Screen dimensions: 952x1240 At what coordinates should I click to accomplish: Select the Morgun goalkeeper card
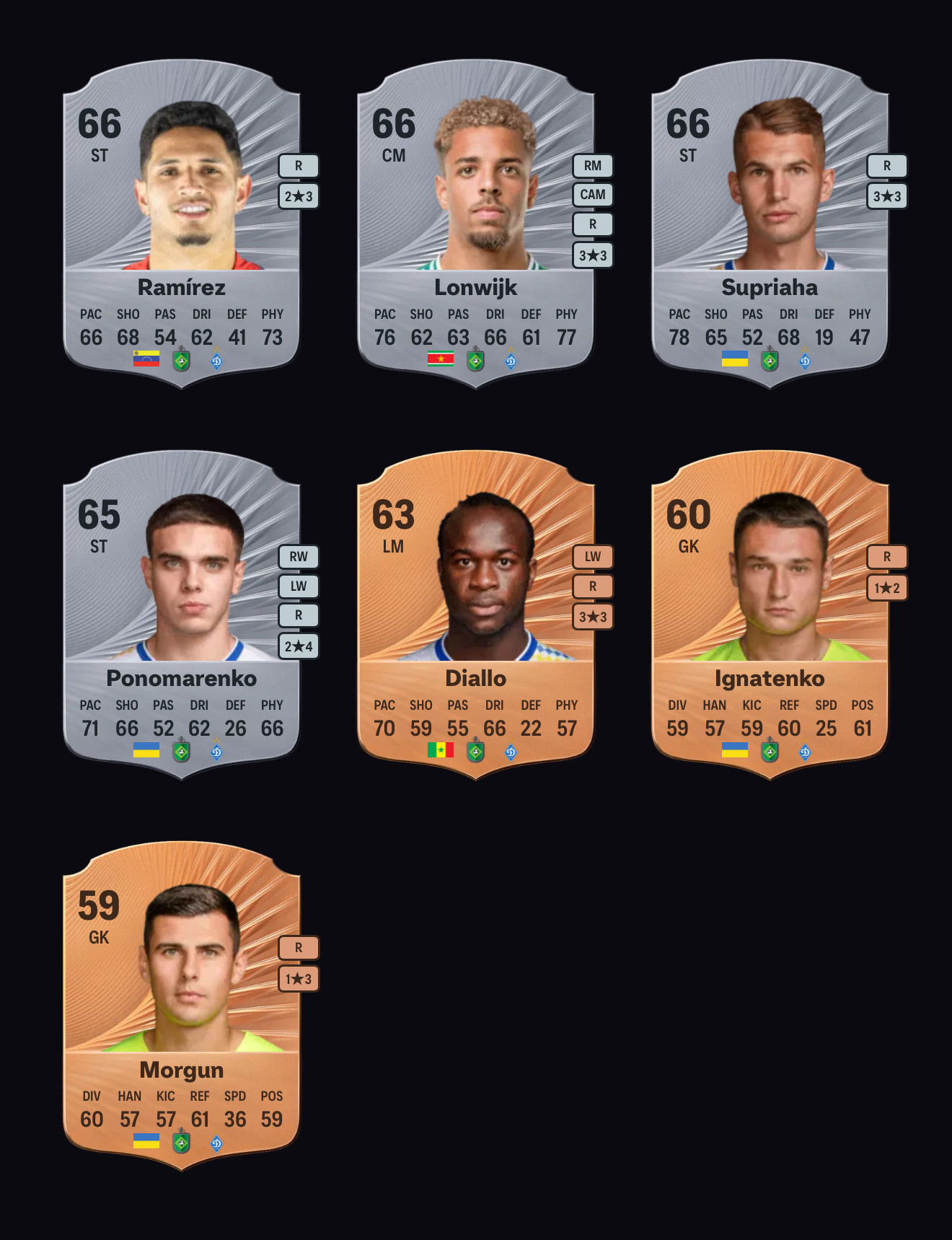click(182, 1006)
